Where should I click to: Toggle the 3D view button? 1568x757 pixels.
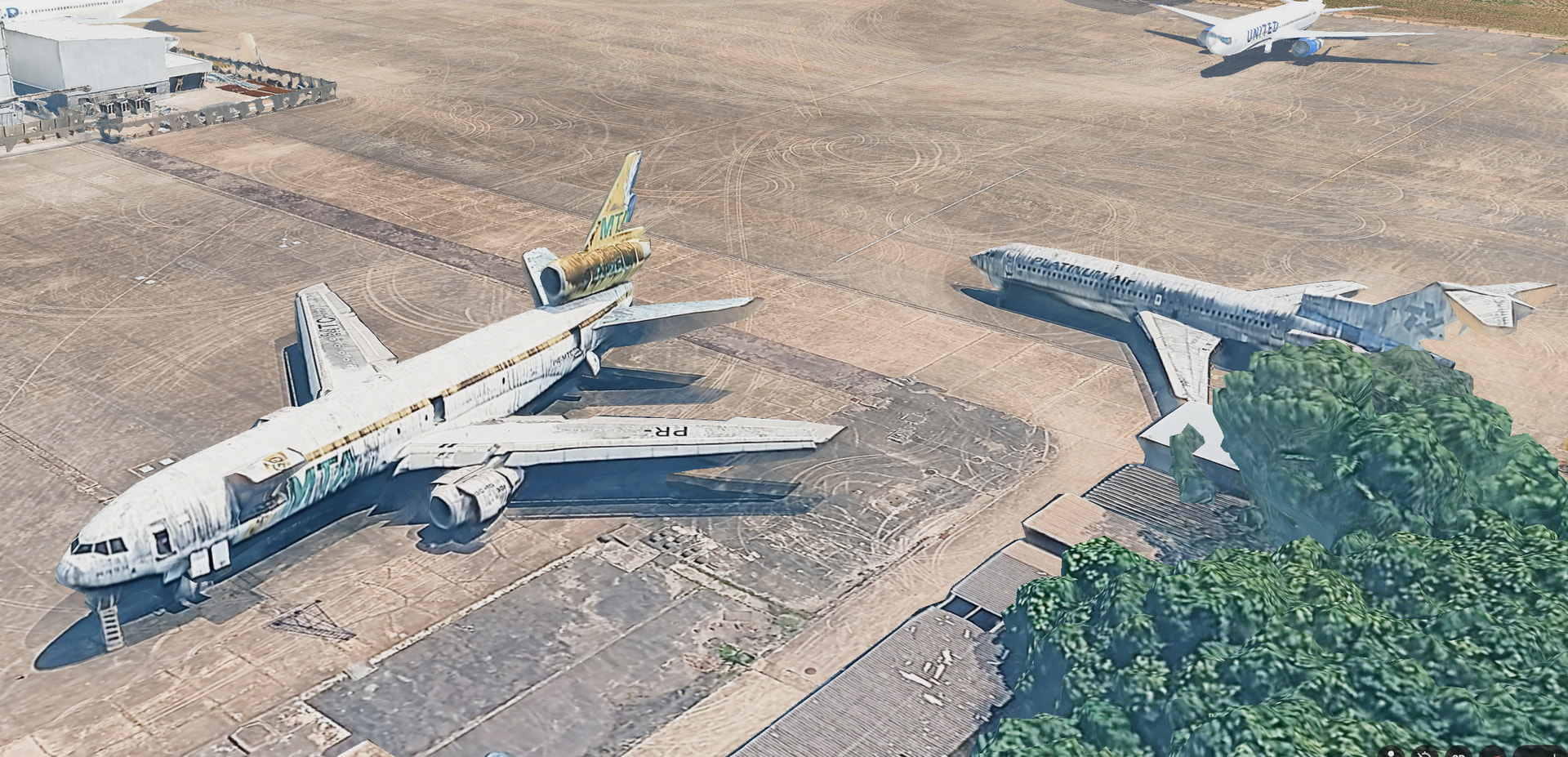click(1459, 752)
